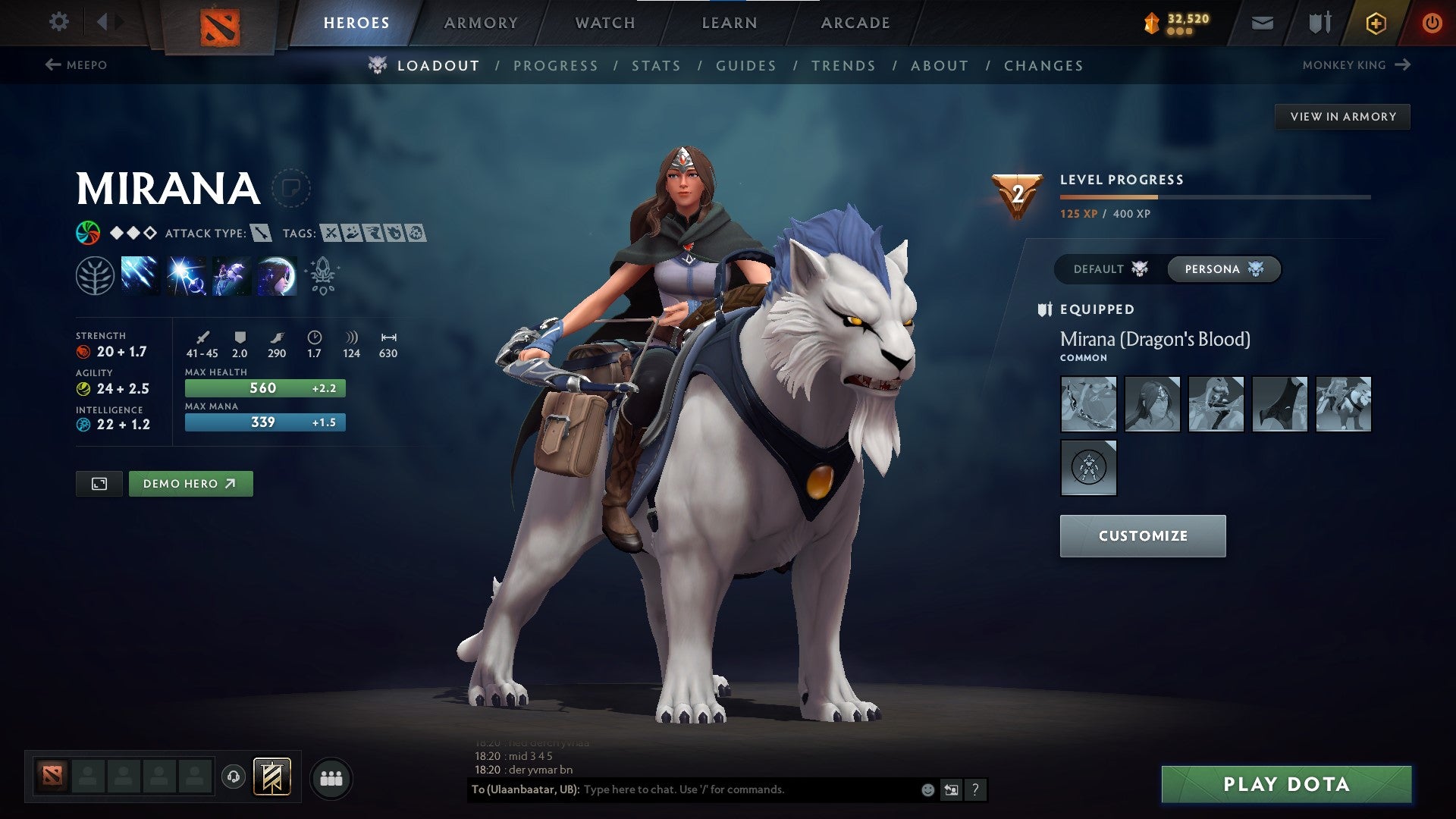Screen dimensions: 1456x819
Task: View the Sacred Arrow ability icon
Action: [185, 277]
